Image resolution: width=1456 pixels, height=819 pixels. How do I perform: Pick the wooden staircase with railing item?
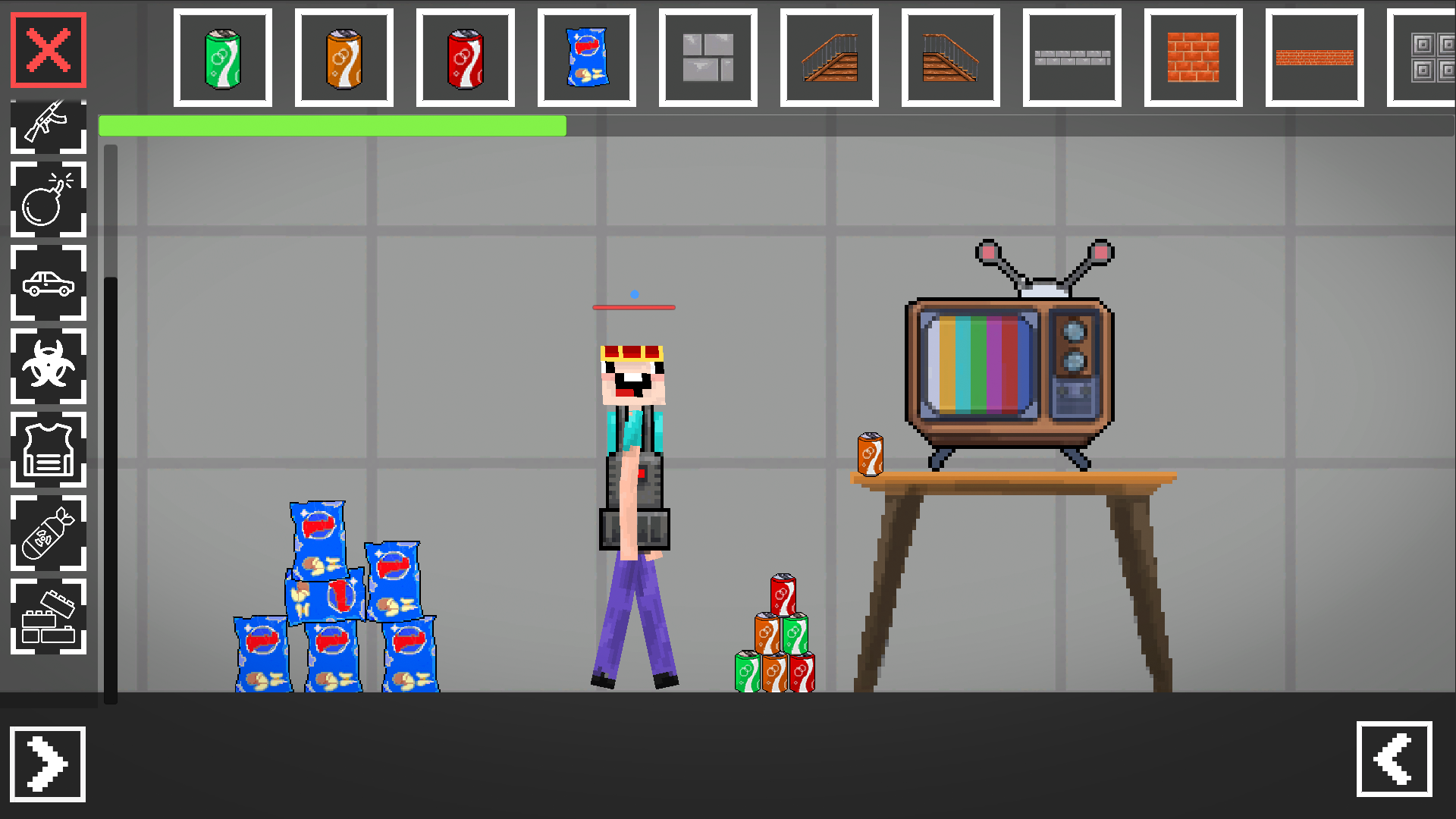[x=830, y=56]
